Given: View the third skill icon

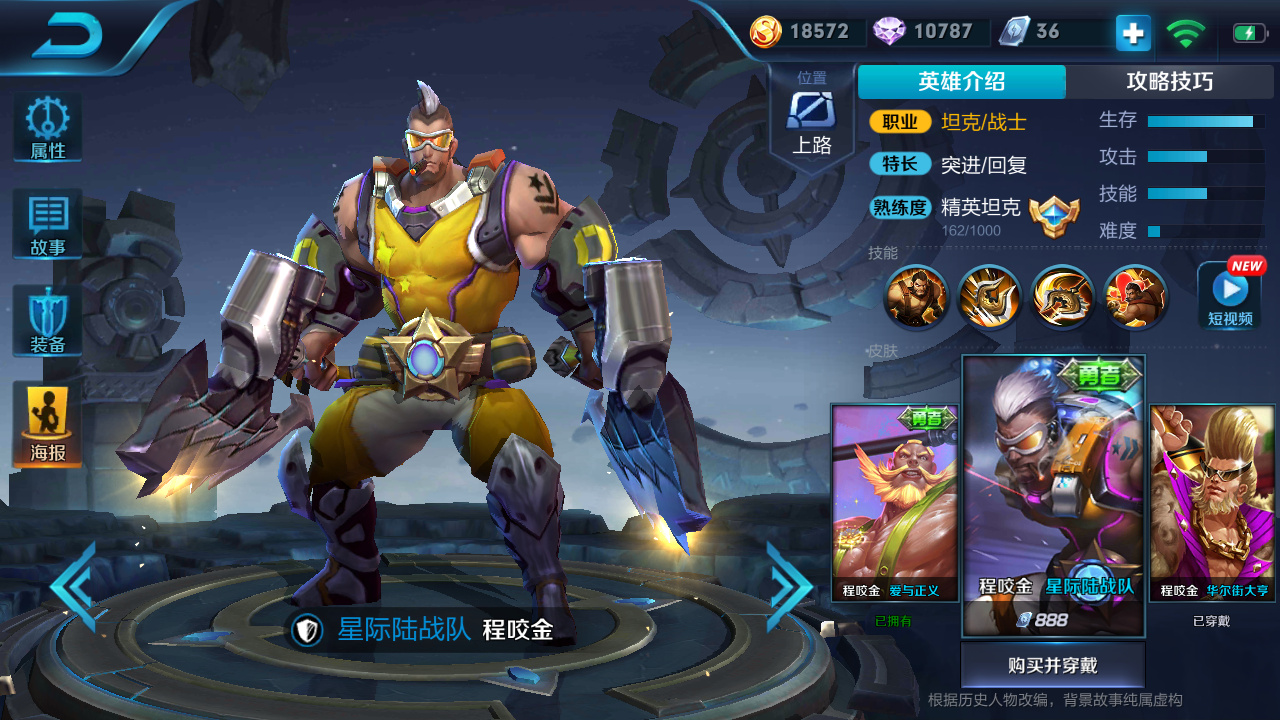Looking at the screenshot, I should coord(1062,296).
